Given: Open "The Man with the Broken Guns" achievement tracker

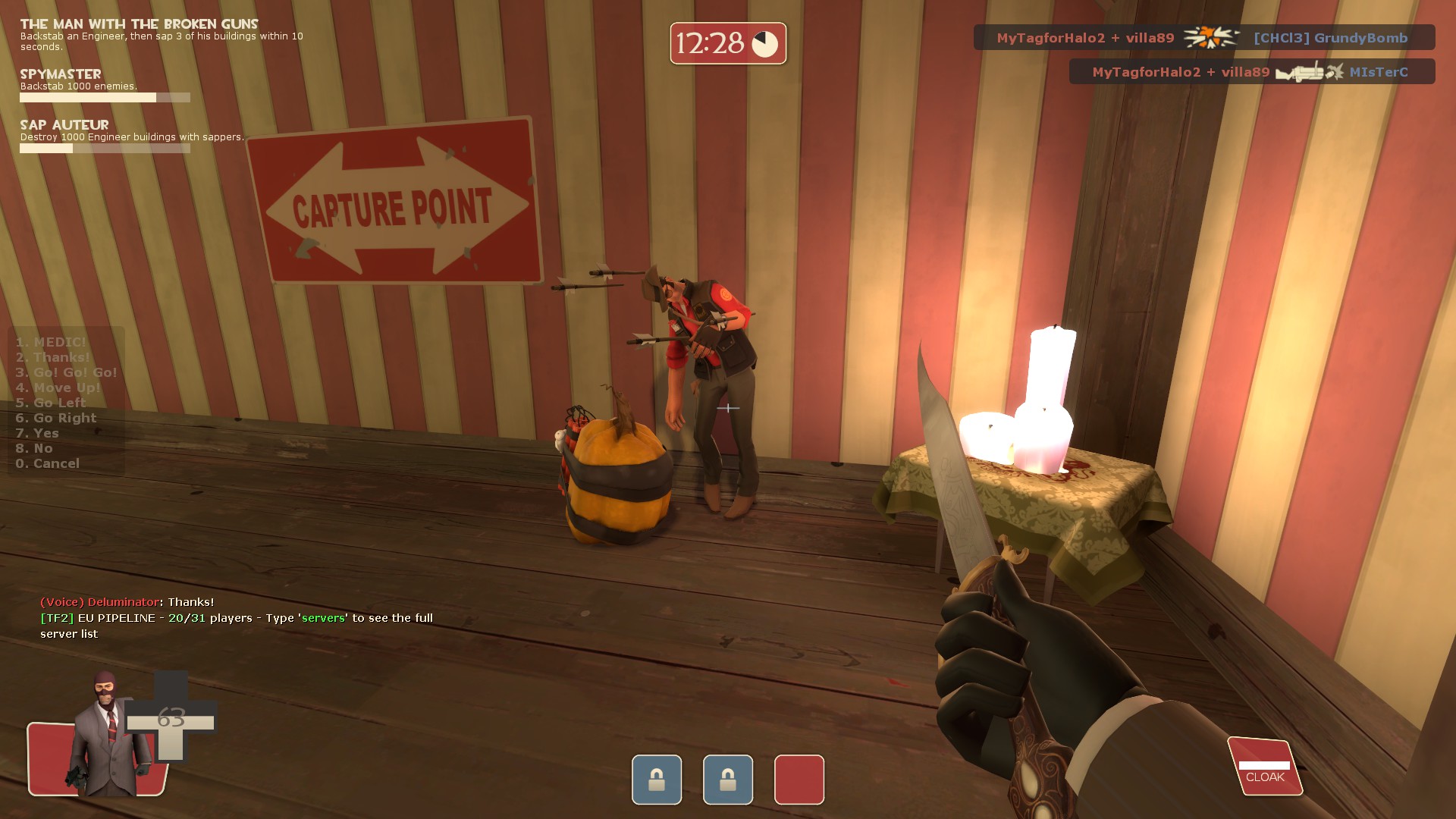Looking at the screenshot, I should pyautogui.click(x=139, y=24).
